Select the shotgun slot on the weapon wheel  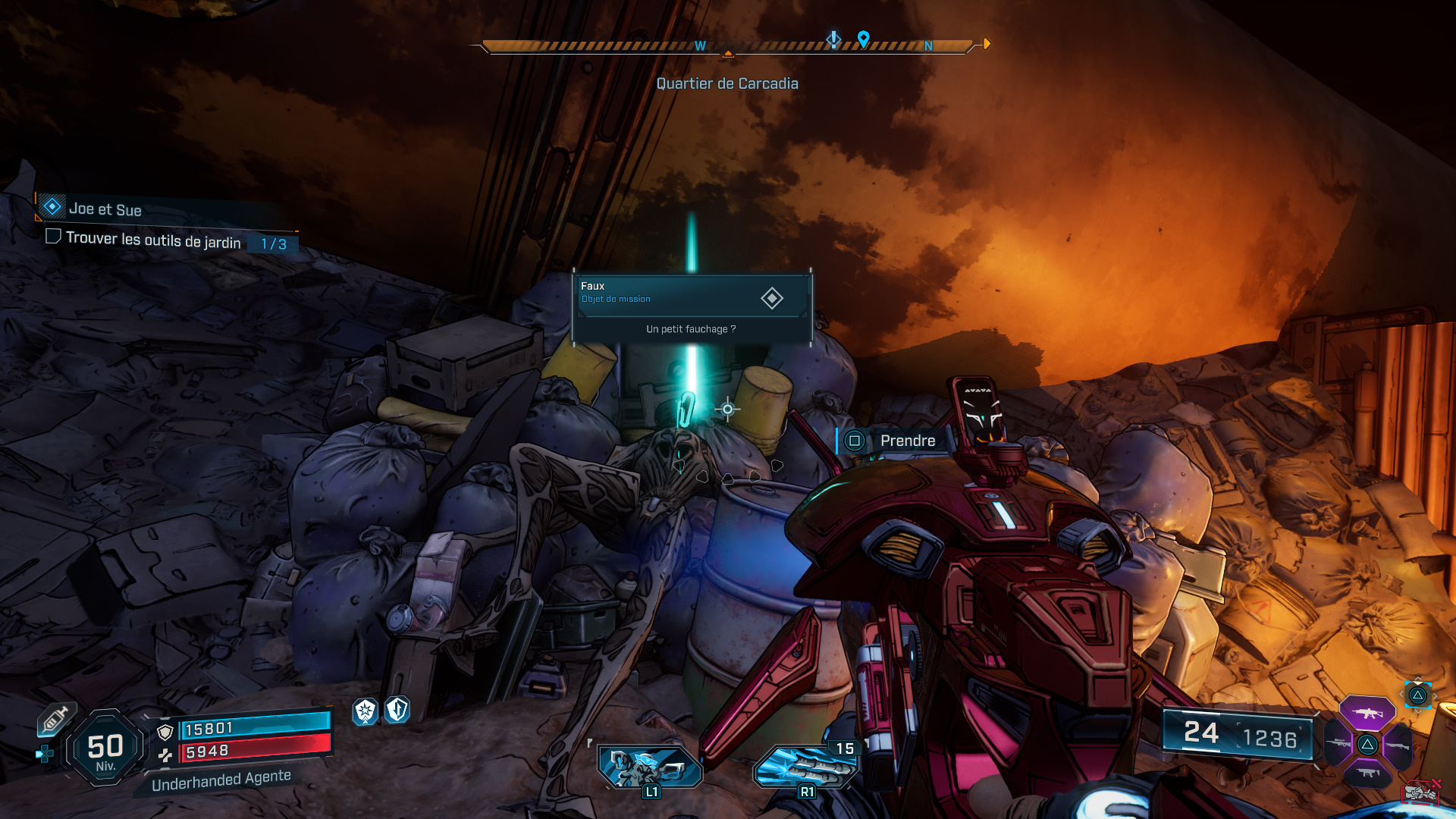coord(1398,746)
